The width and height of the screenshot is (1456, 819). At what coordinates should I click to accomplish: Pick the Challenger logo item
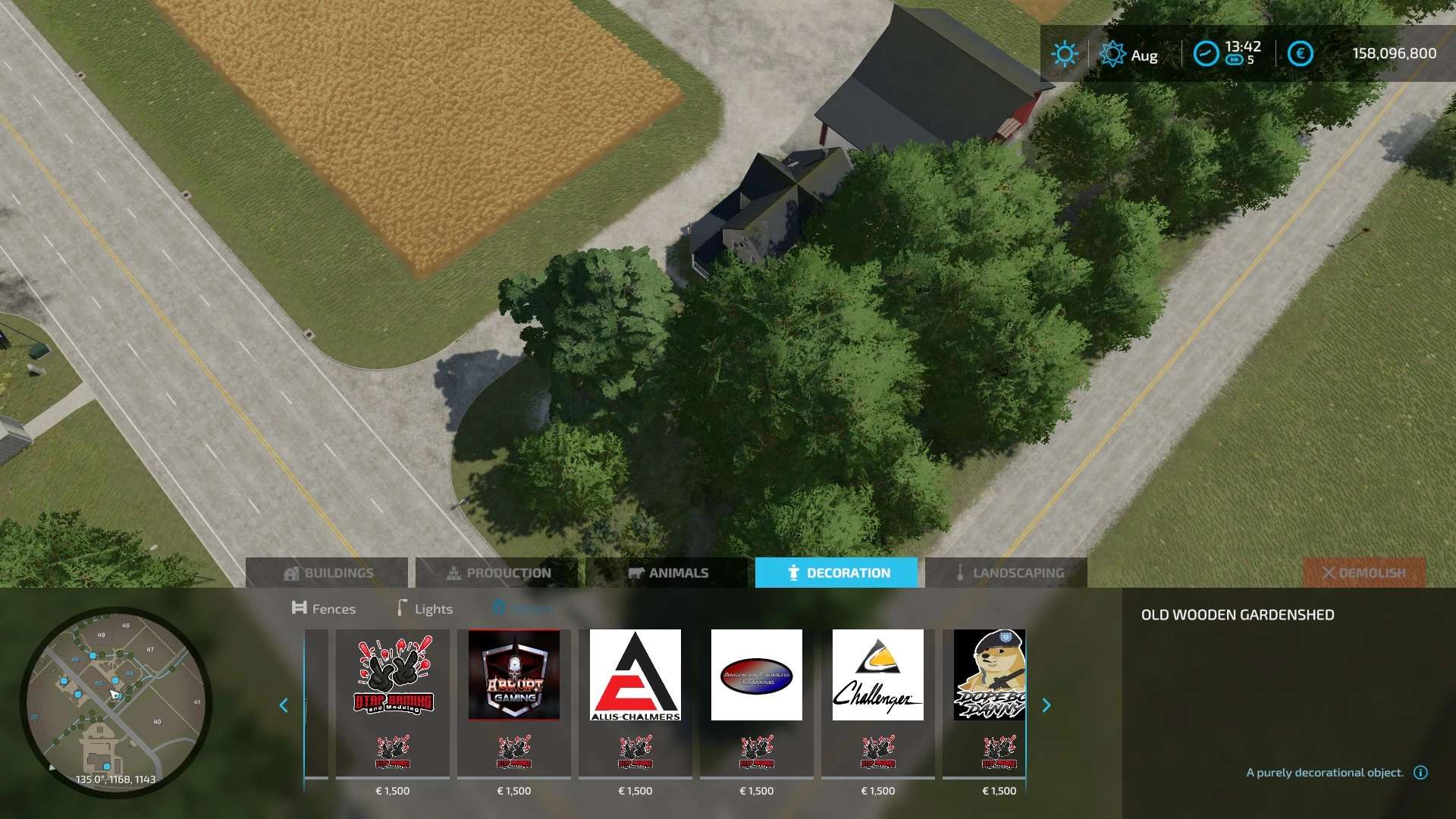[x=878, y=675]
